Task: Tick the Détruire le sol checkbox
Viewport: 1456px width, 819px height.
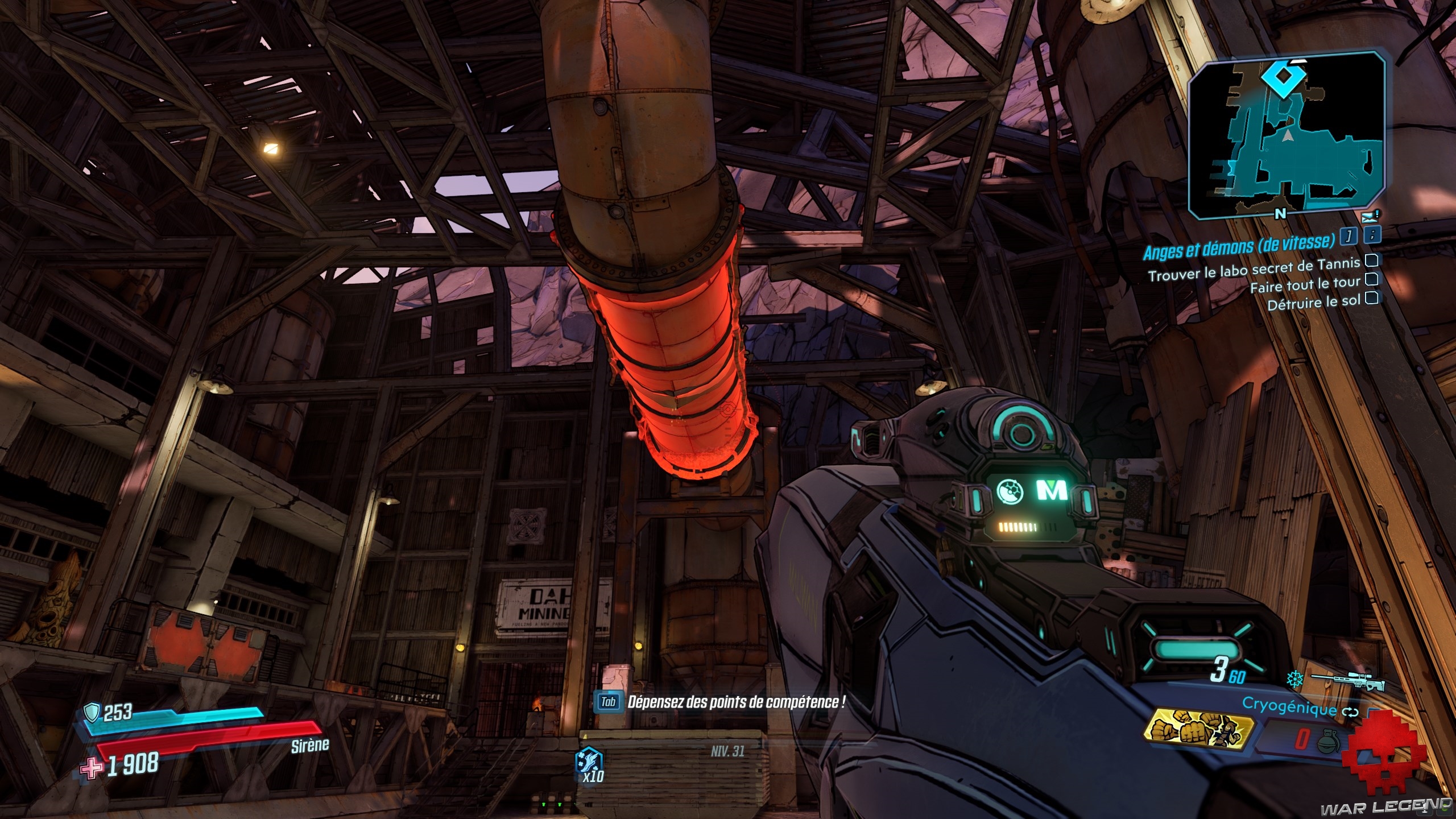Action: pyautogui.click(x=1372, y=297)
